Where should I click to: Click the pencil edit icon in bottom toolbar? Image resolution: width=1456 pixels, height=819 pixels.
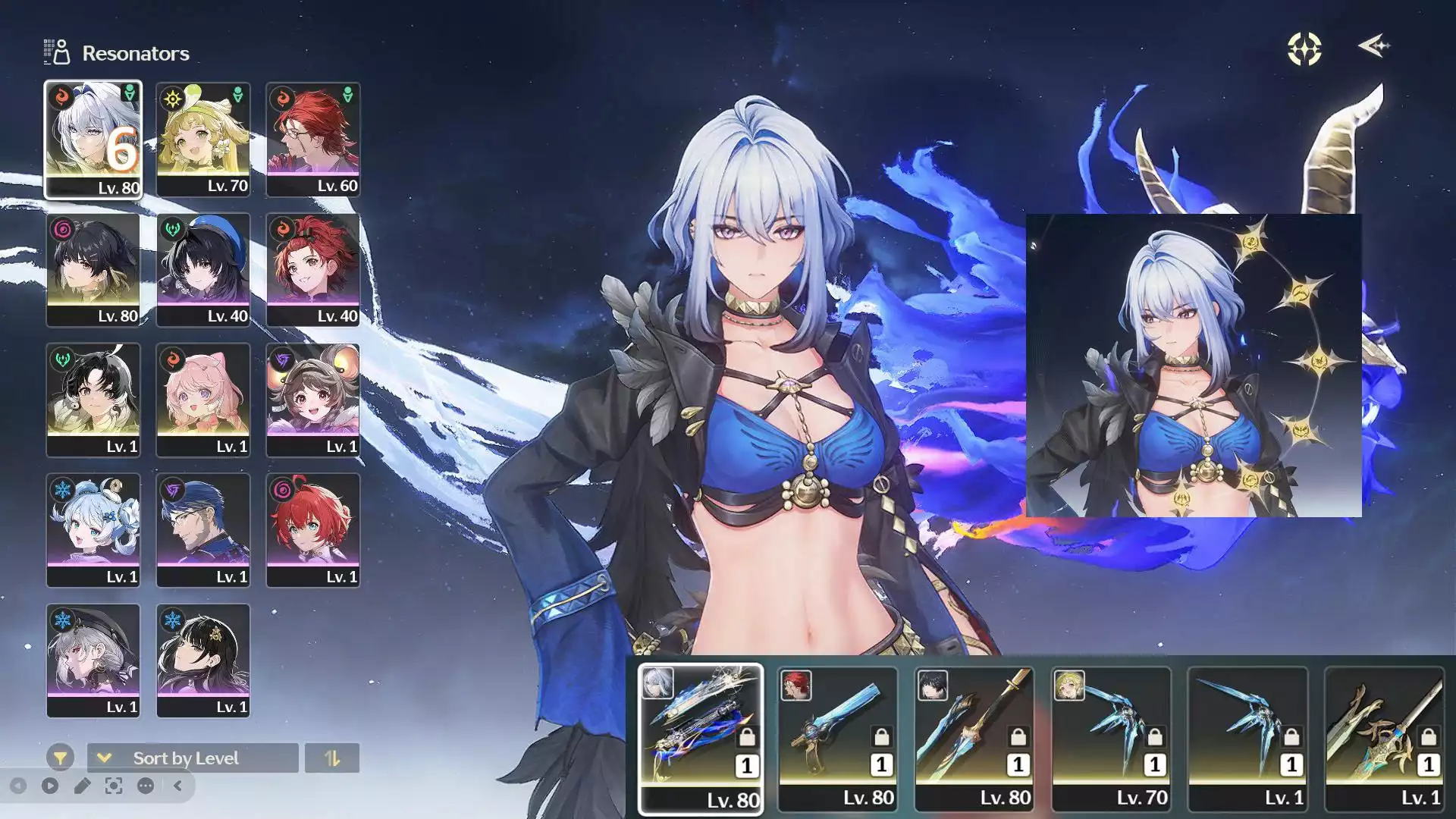tap(83, 785)
